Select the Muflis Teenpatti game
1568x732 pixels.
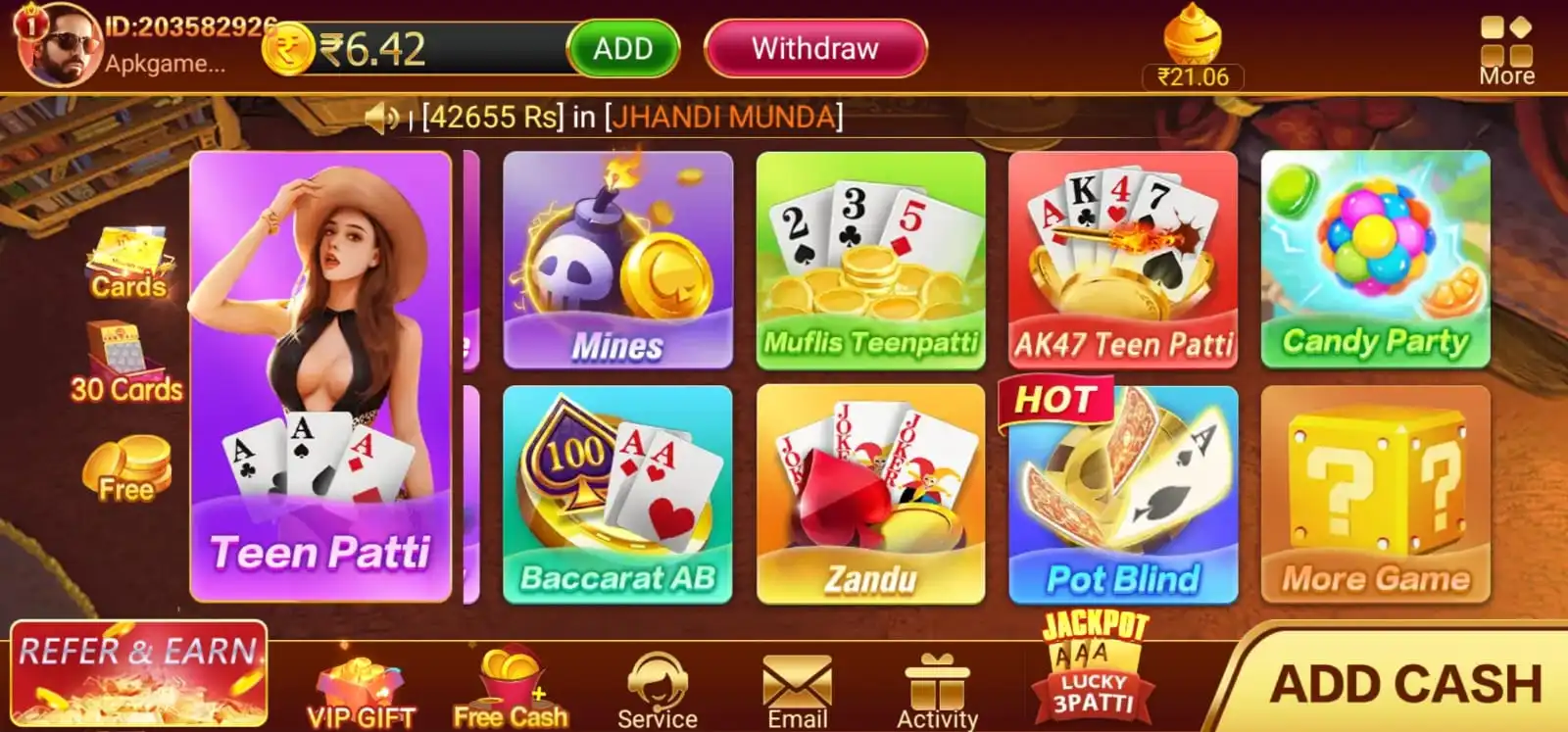[x=870, y=260]
